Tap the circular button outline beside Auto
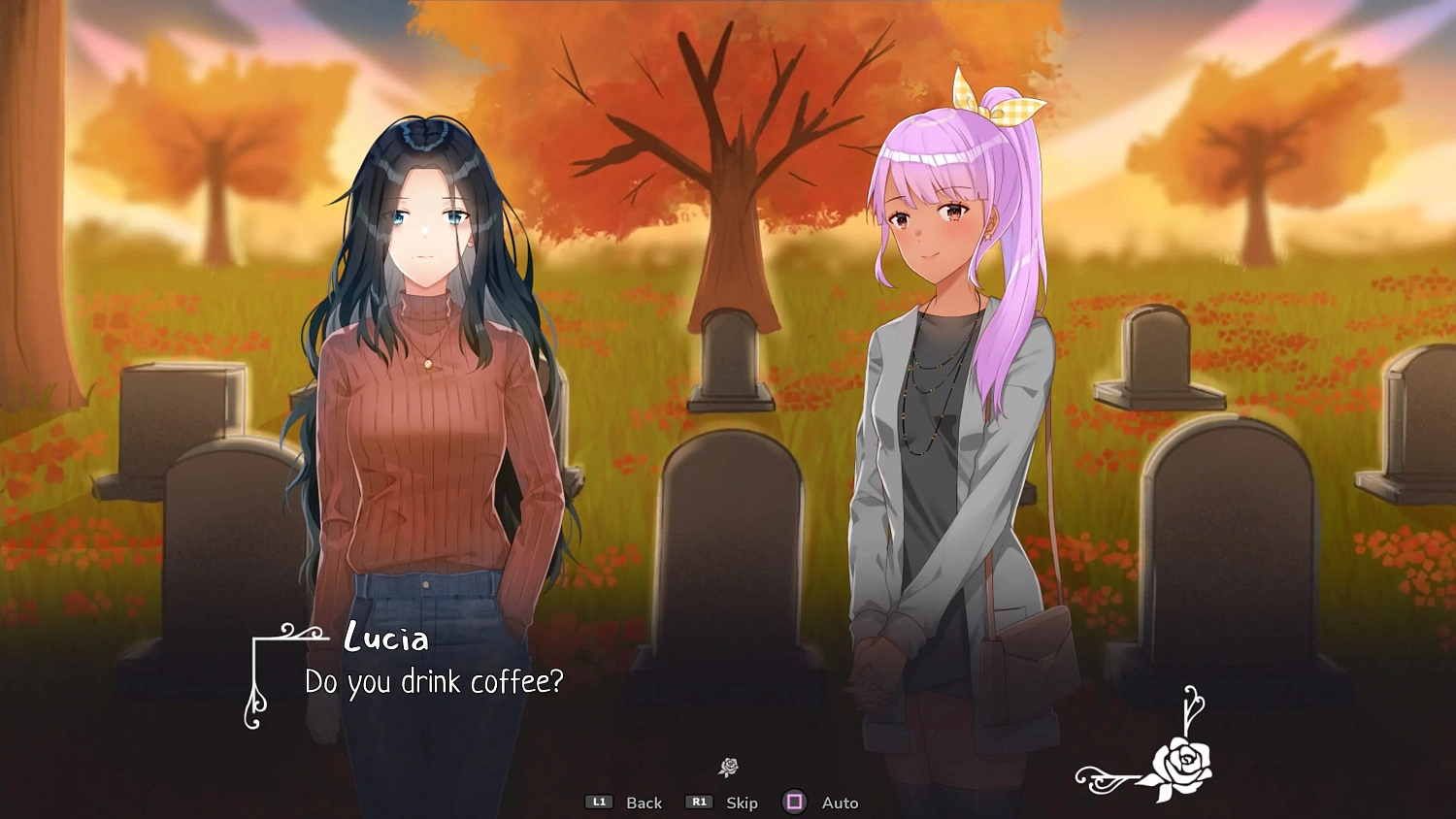This screenshot has width=1456, height=819. (x=796, y=802)
